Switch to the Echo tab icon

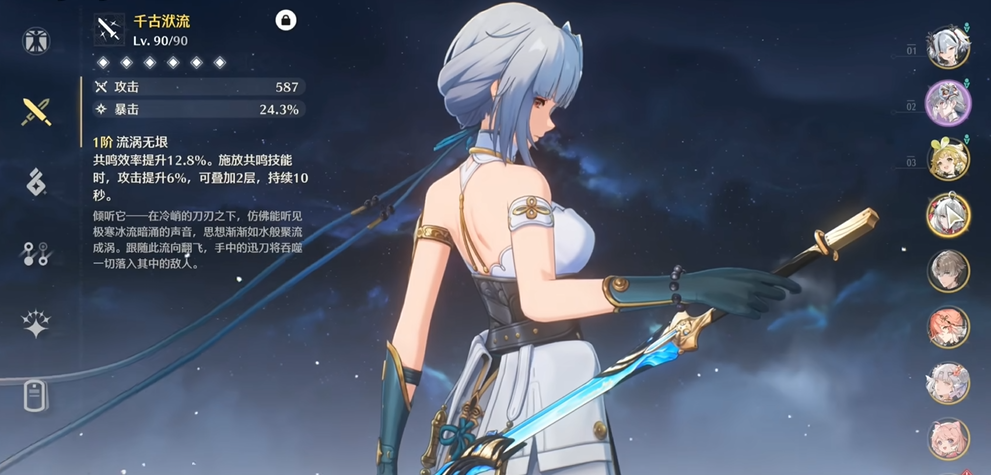tap(36, 182)
